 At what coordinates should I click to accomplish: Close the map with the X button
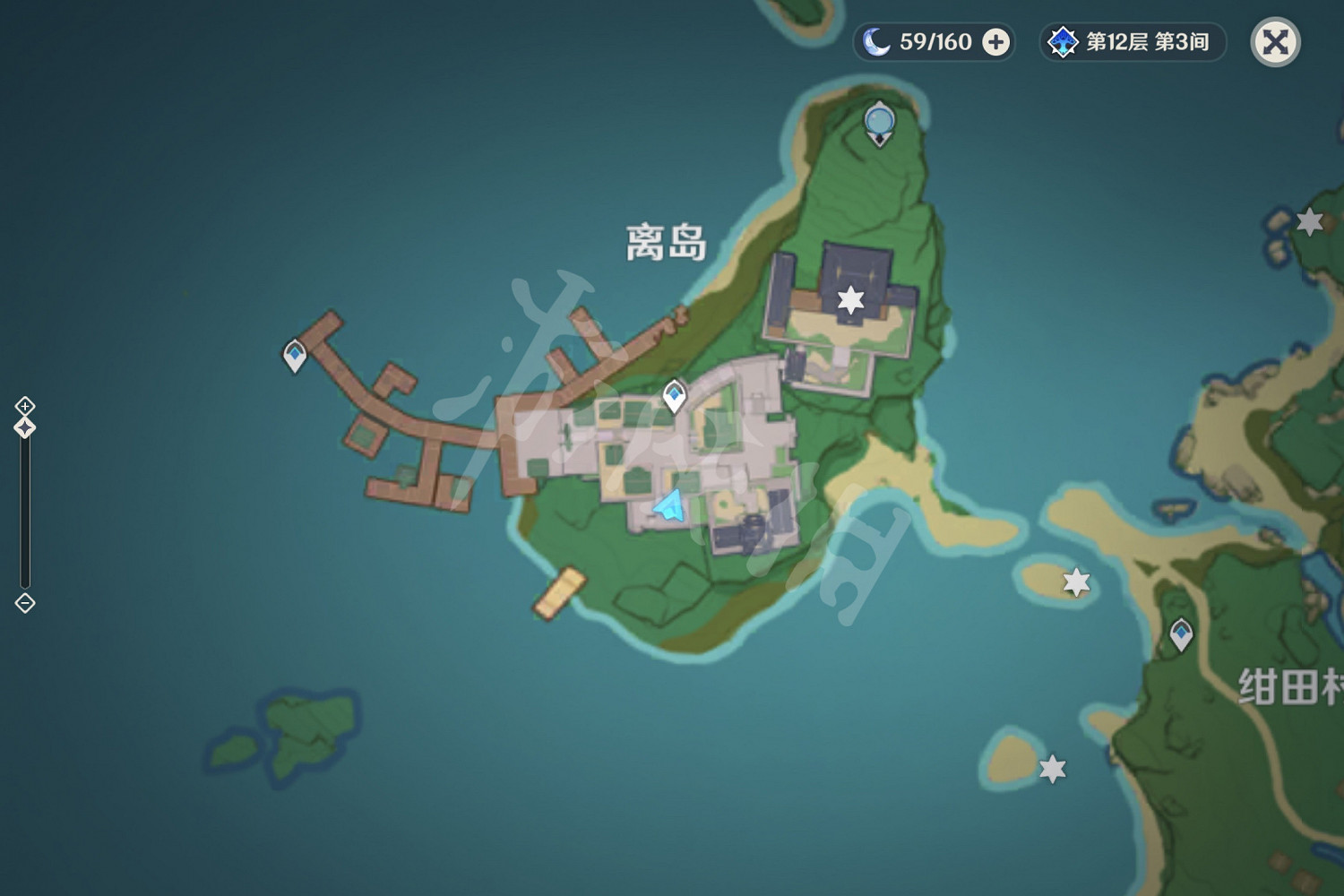click(x=1276, y=41)
